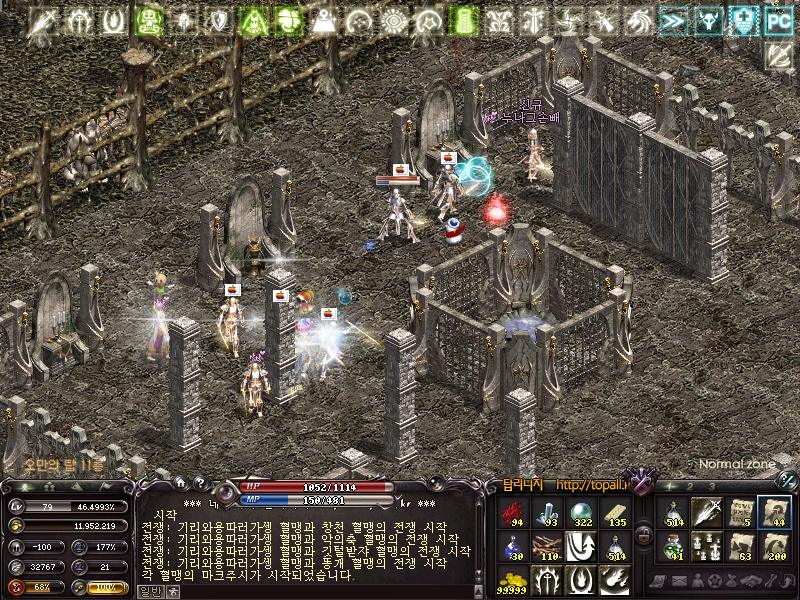Activate the sword slash skill slot
Screen dimensions: 800x600
pyautogui.click(x=707, y=513)
